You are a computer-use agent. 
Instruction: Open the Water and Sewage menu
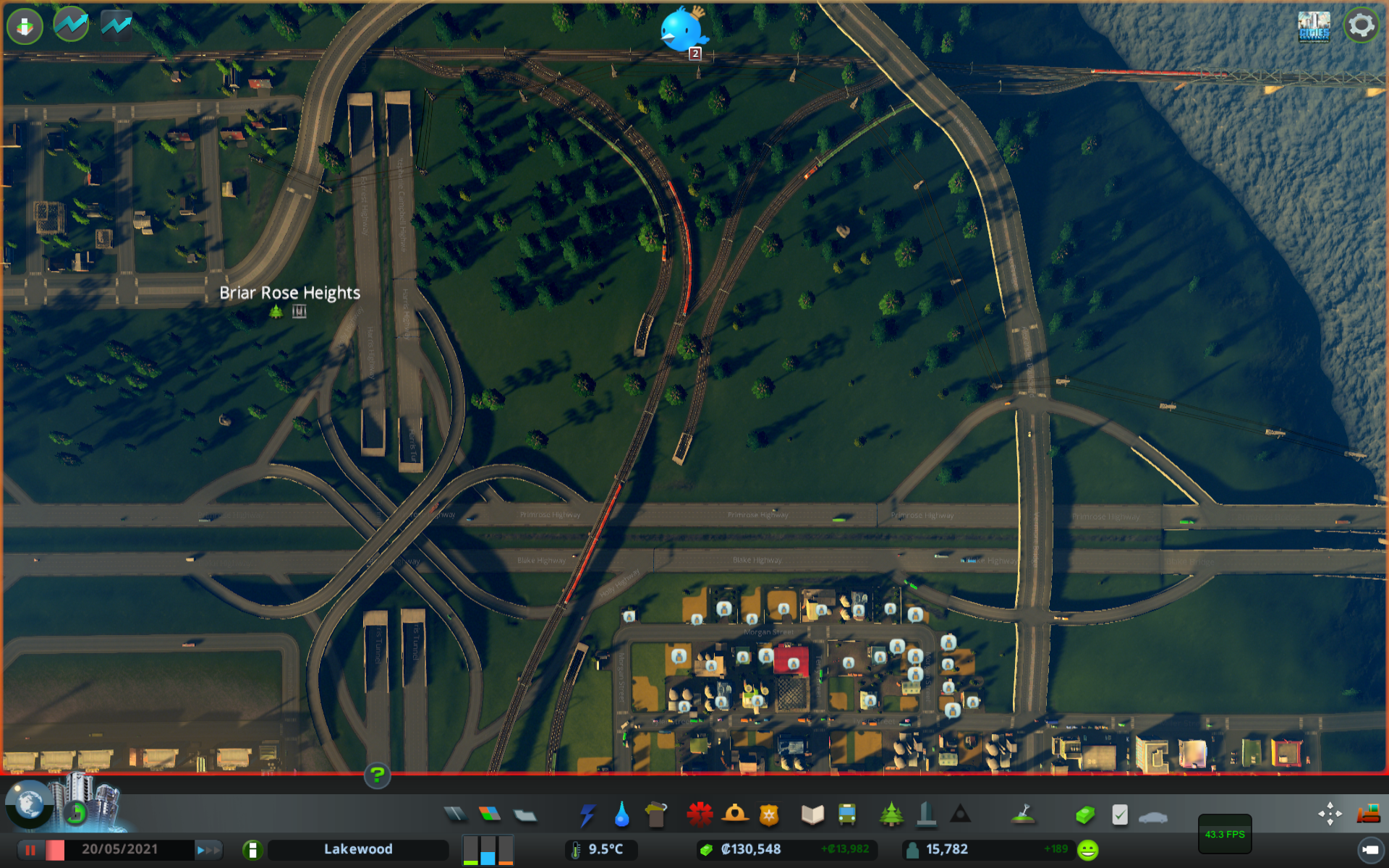click(x=621, y=813)
